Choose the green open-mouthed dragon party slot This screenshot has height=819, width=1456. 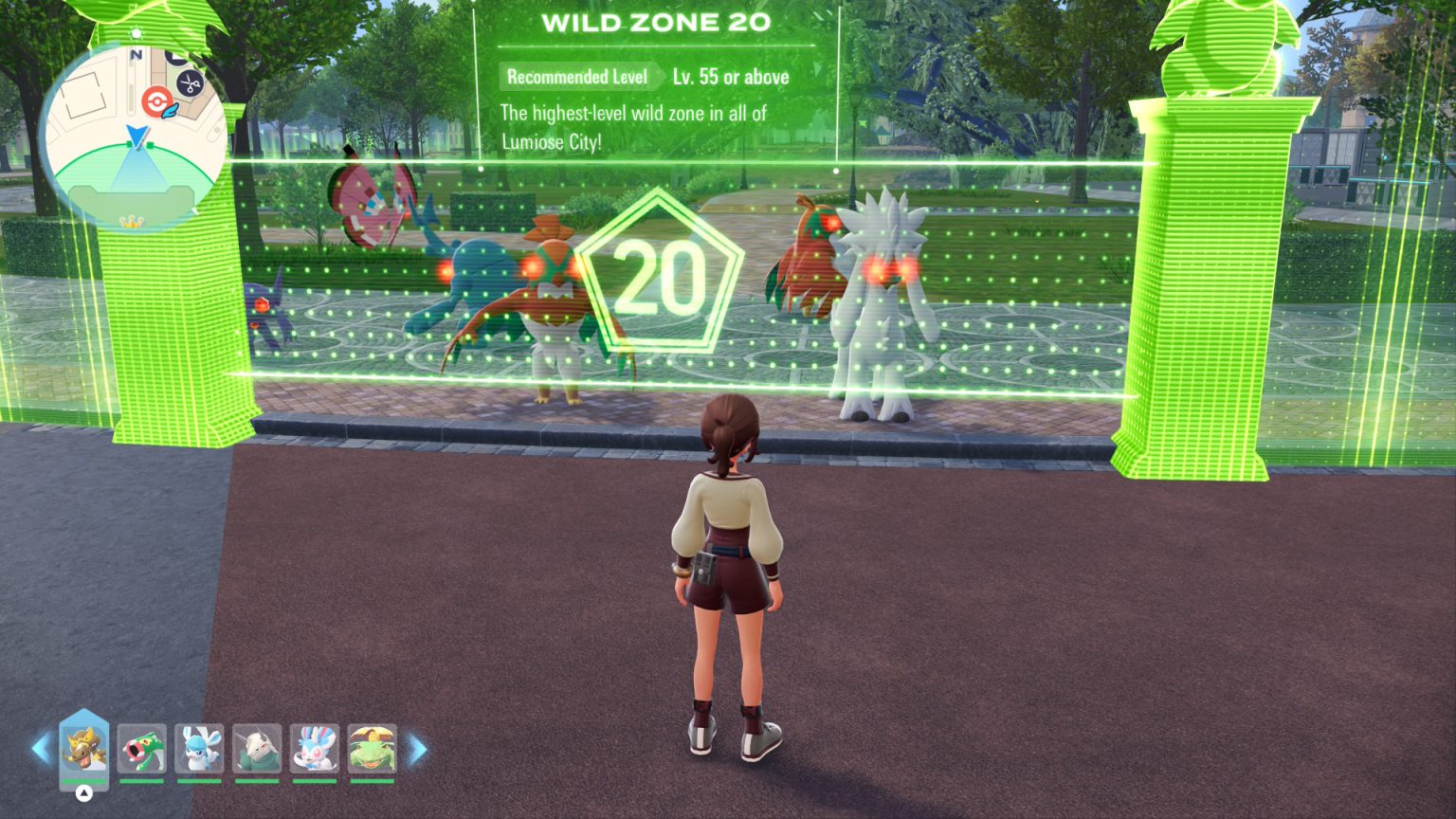142,749
